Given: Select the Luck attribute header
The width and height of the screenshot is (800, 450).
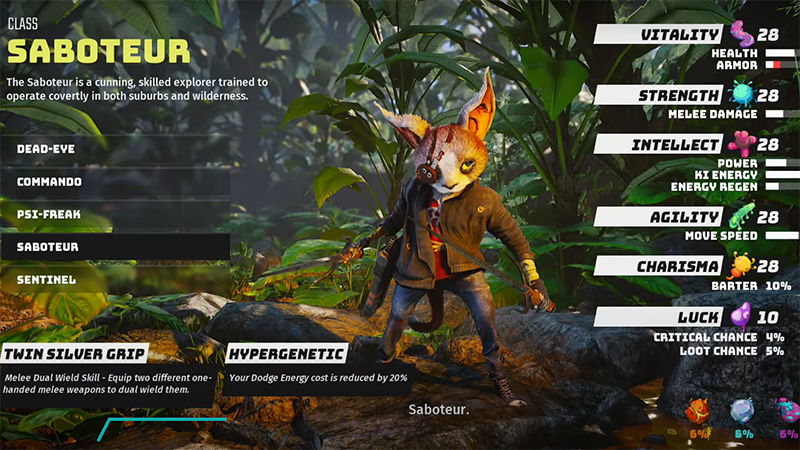Looking at the screenshot, I should (x=660, y=317).
